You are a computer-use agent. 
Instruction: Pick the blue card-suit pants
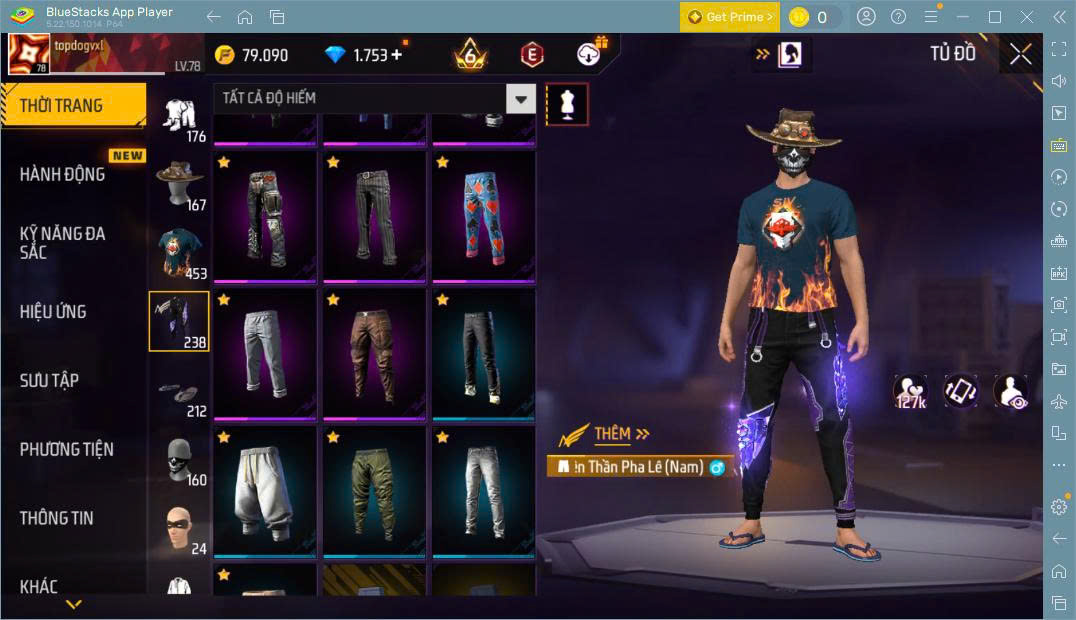point(484,214)
